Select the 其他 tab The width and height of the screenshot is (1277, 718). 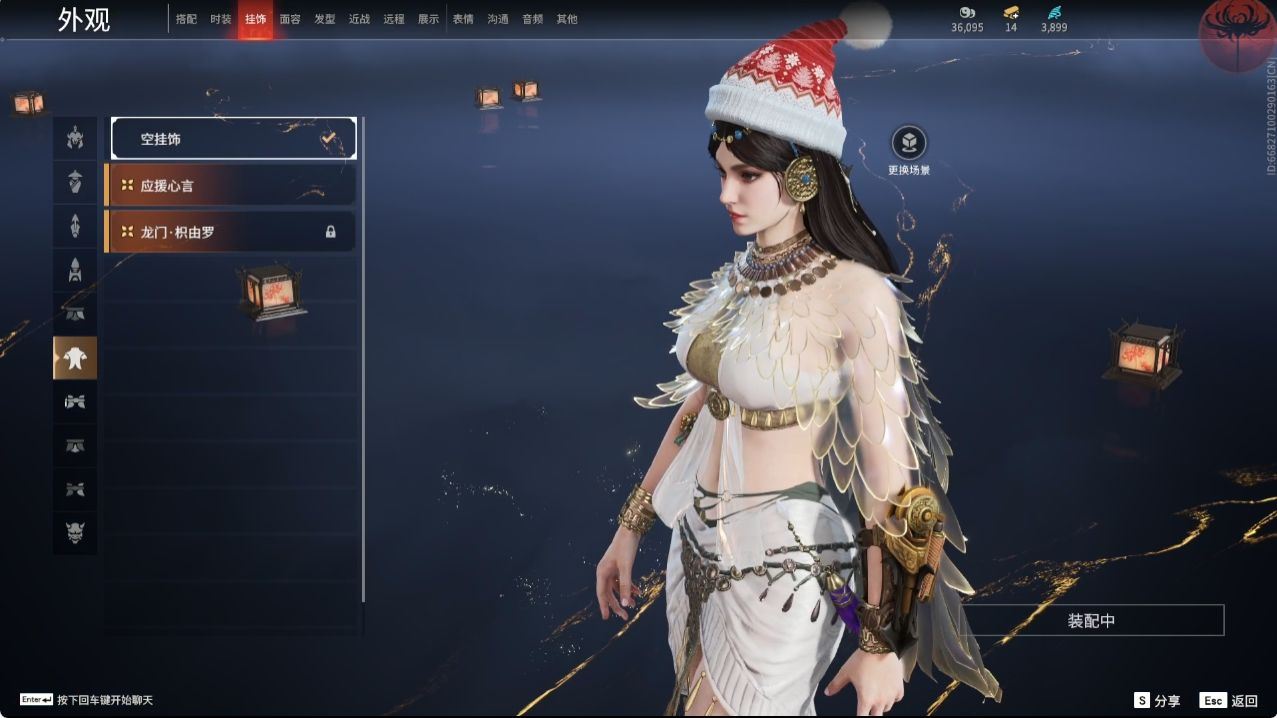point(567,19)
